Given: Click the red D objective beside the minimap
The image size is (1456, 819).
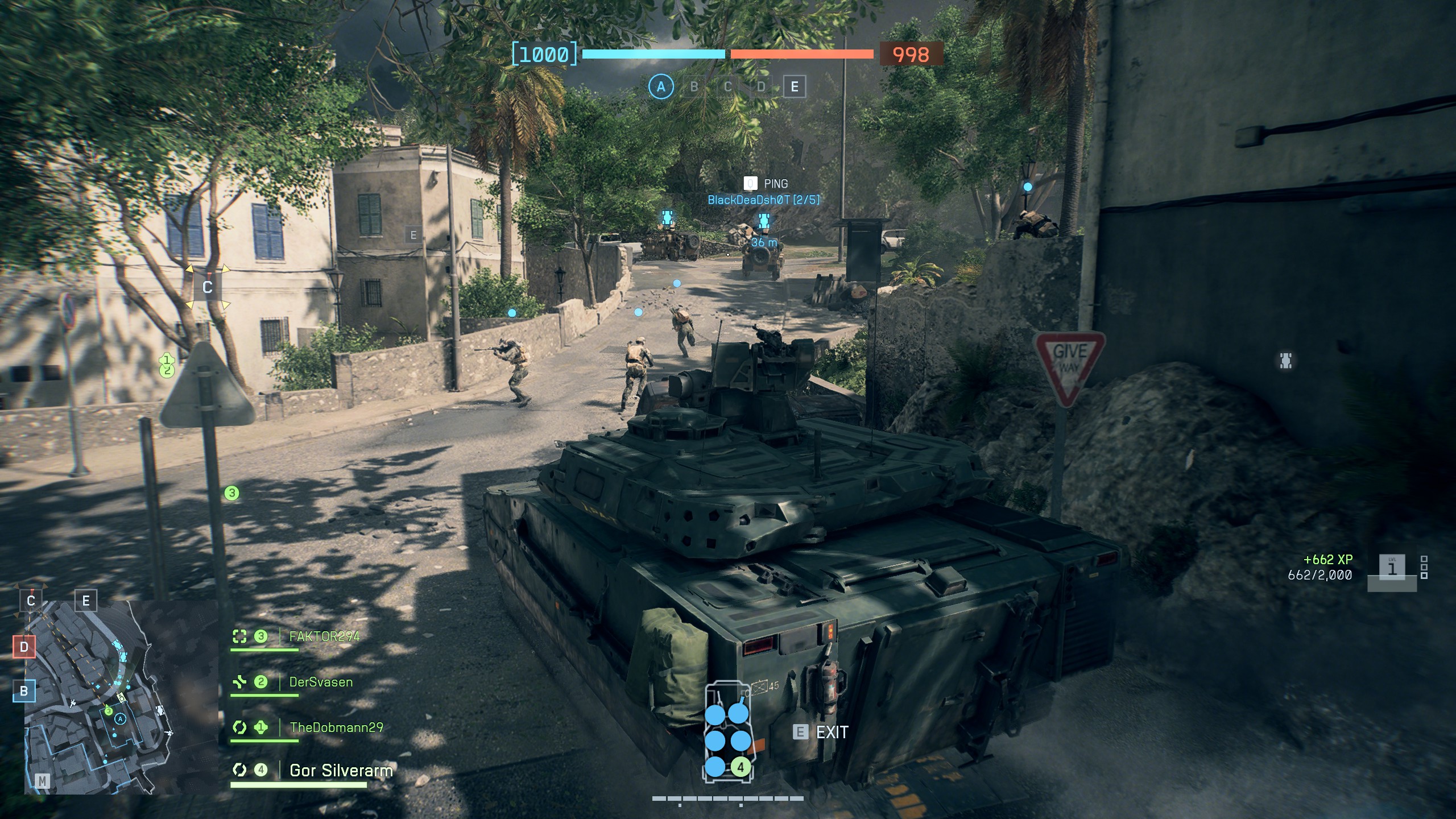Looking at the screenshot, I should [x=24, y=647].
